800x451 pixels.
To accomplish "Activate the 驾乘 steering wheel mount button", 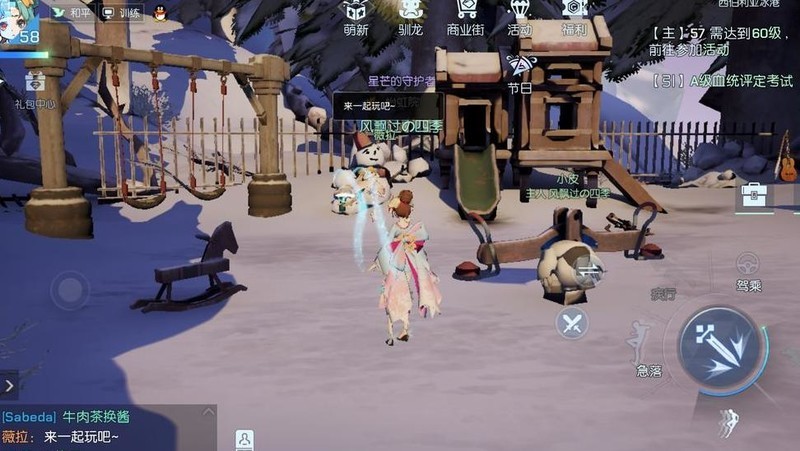I will 748,270.
